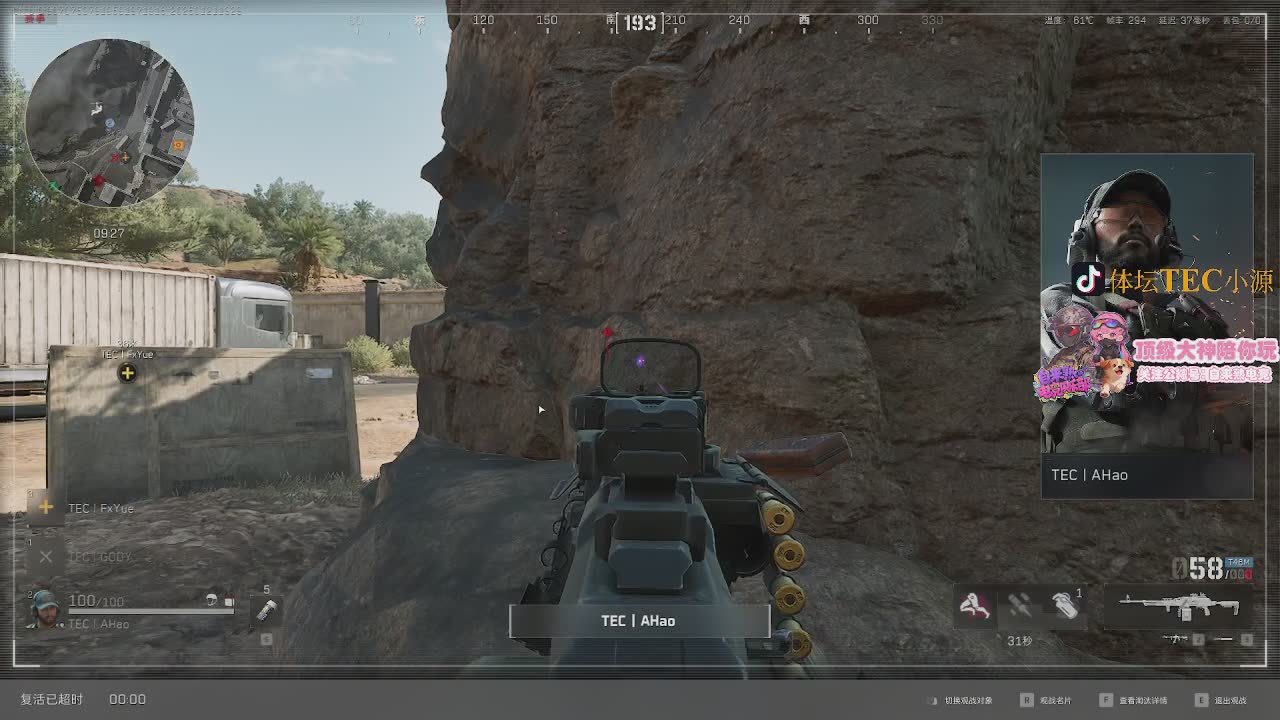Screen dimensions: 1280x720
Task: Choose the grenade slot with count 1
Action: point(1065,605)
